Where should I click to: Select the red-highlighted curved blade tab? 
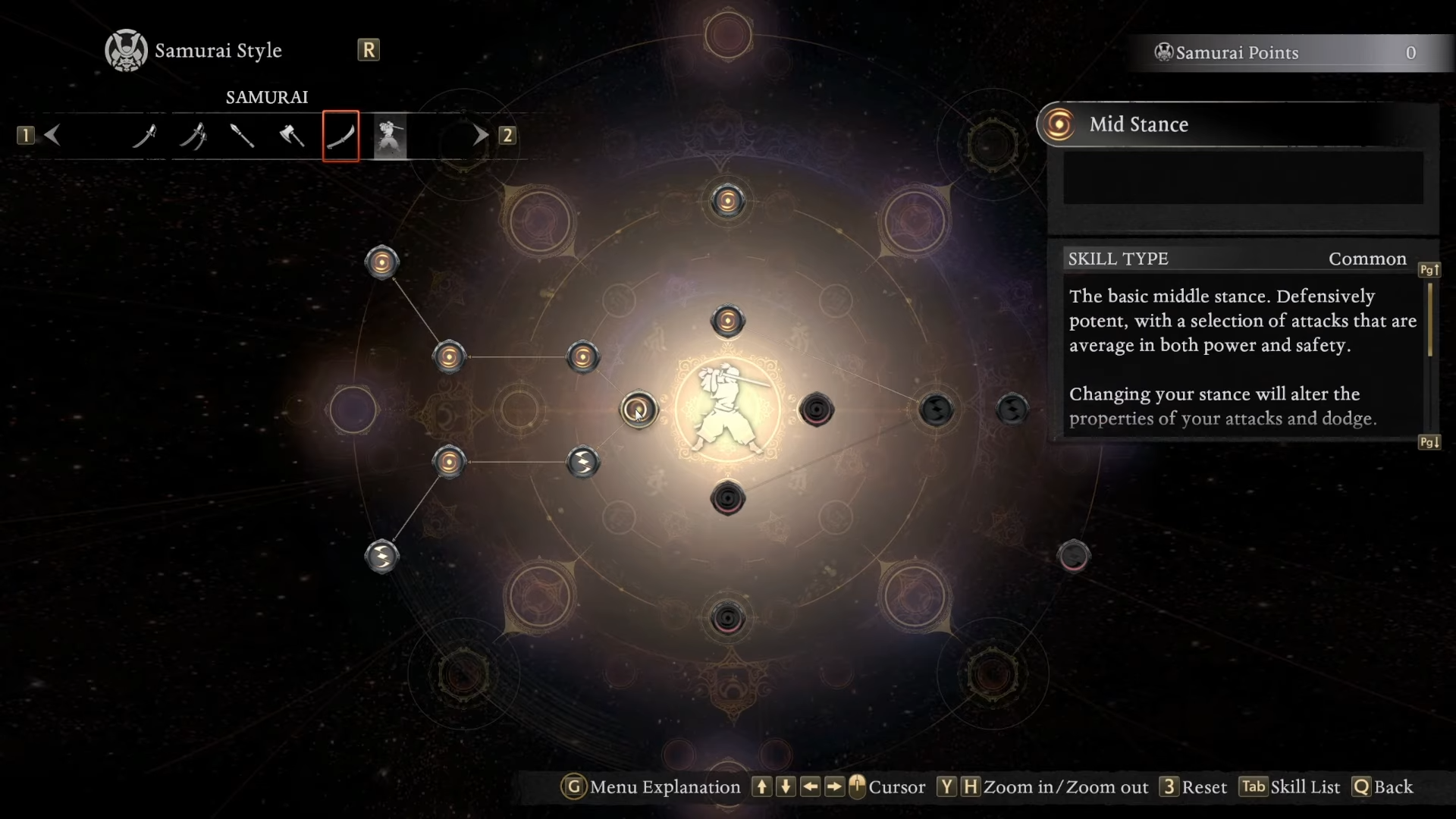pyautogui.click(x=340, y=136)
